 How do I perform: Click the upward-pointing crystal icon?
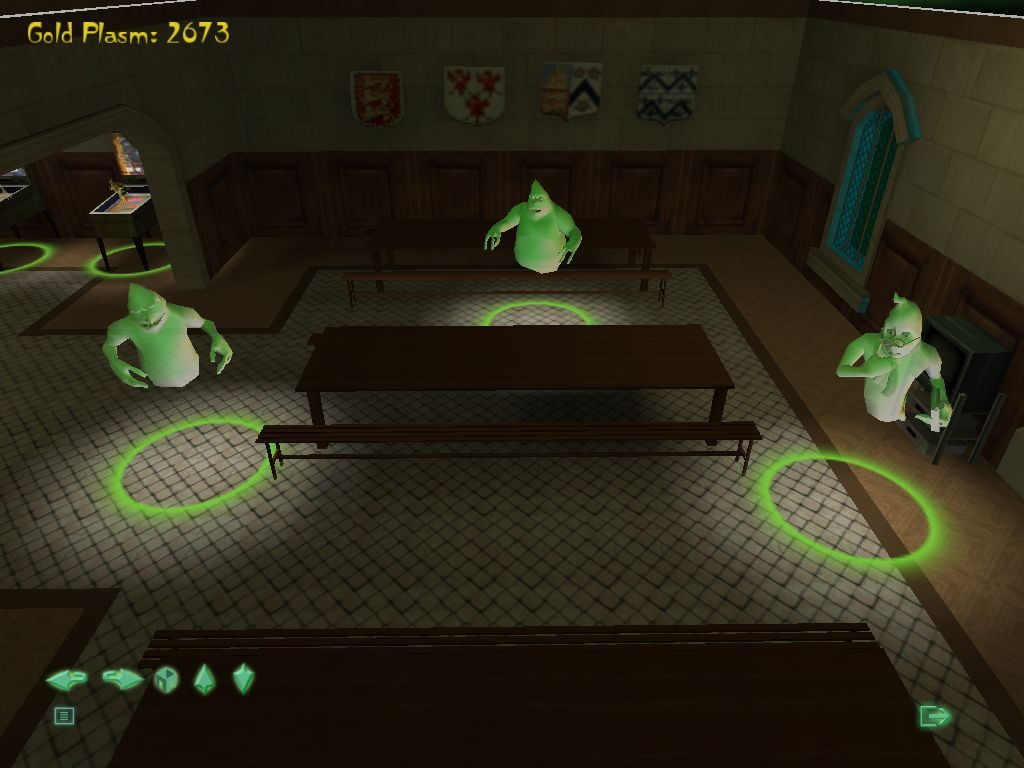[204, 680]
